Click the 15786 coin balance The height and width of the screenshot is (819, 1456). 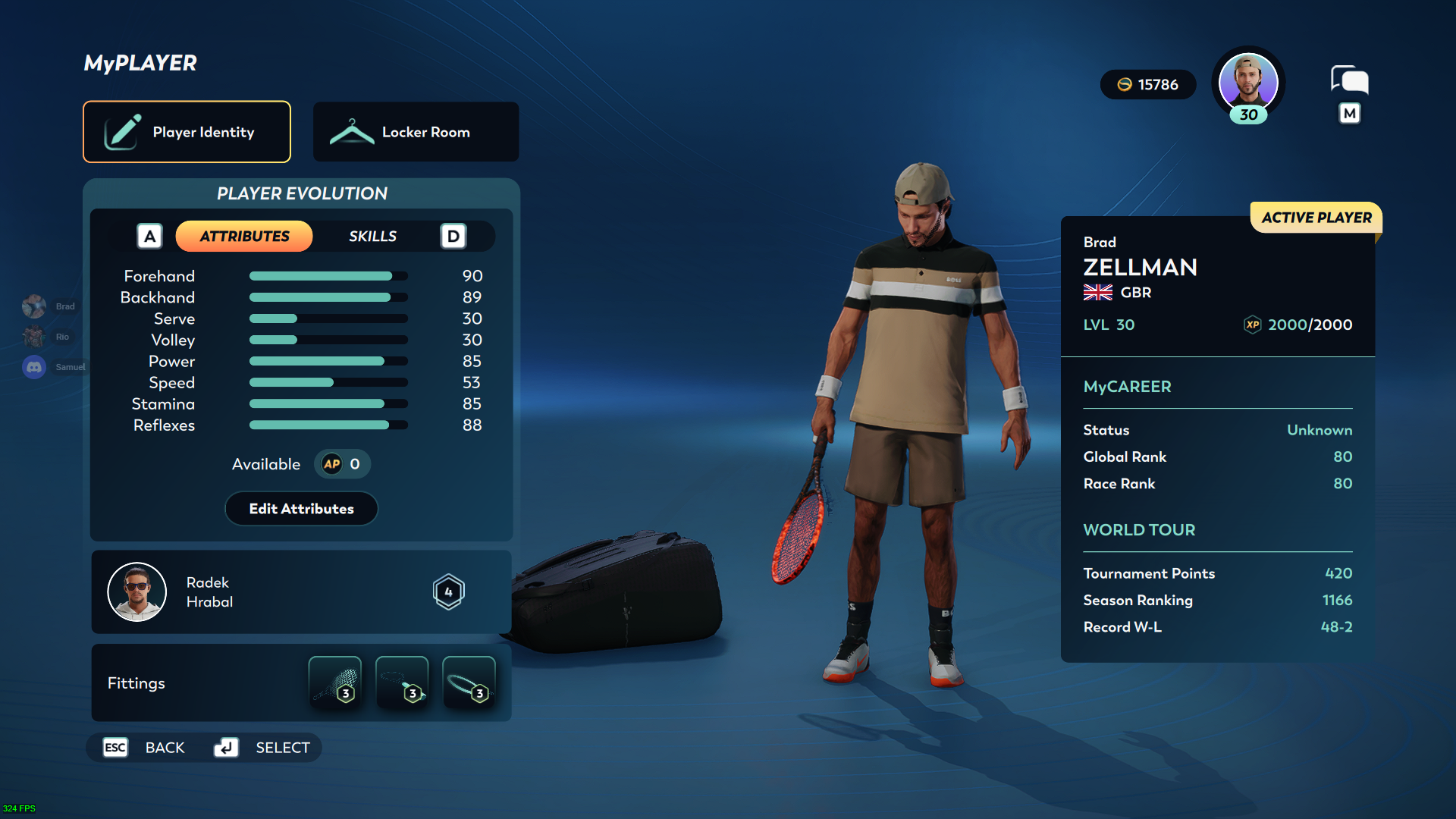[x=1148, y=85]
